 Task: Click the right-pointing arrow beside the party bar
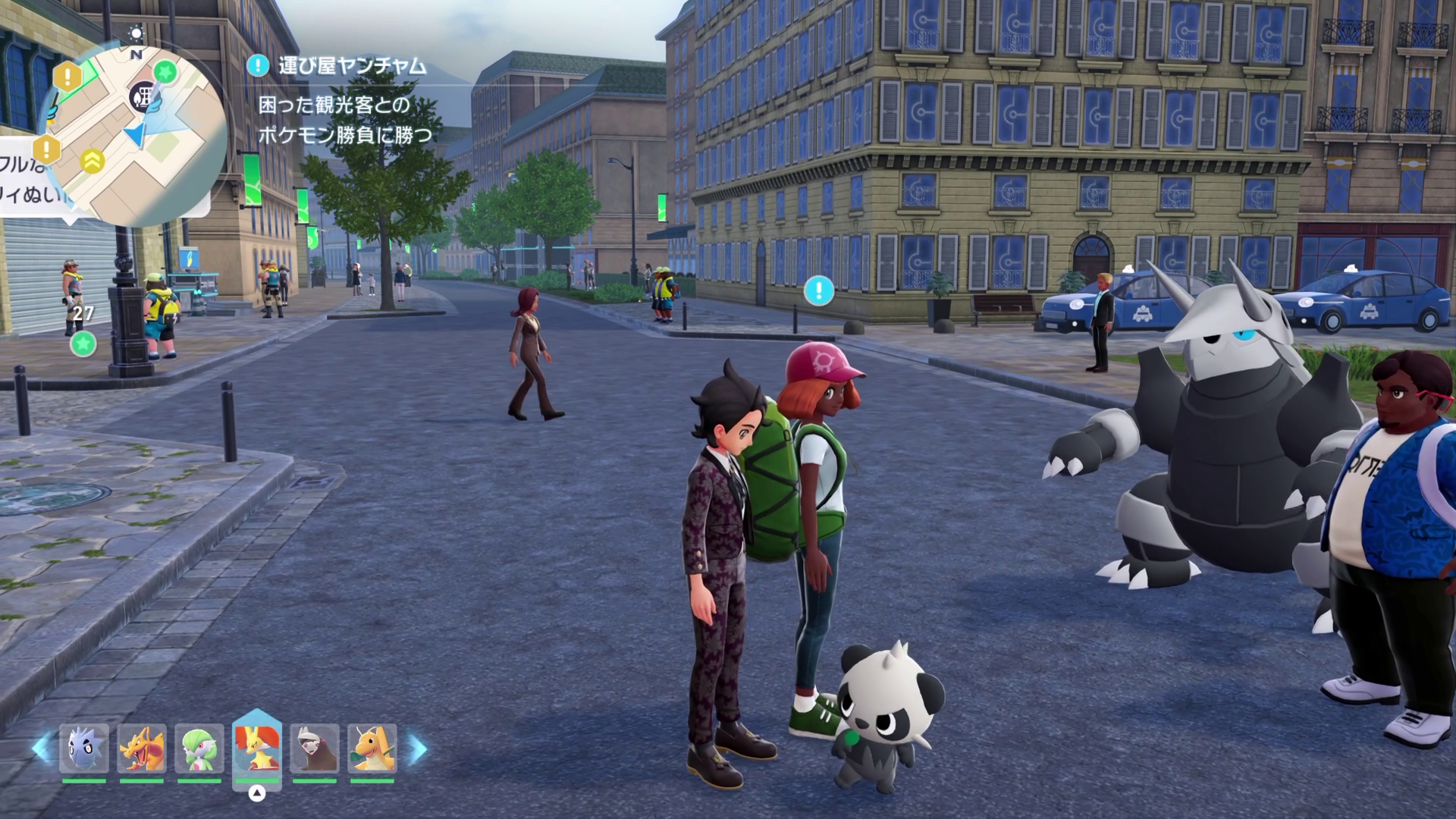418,749
